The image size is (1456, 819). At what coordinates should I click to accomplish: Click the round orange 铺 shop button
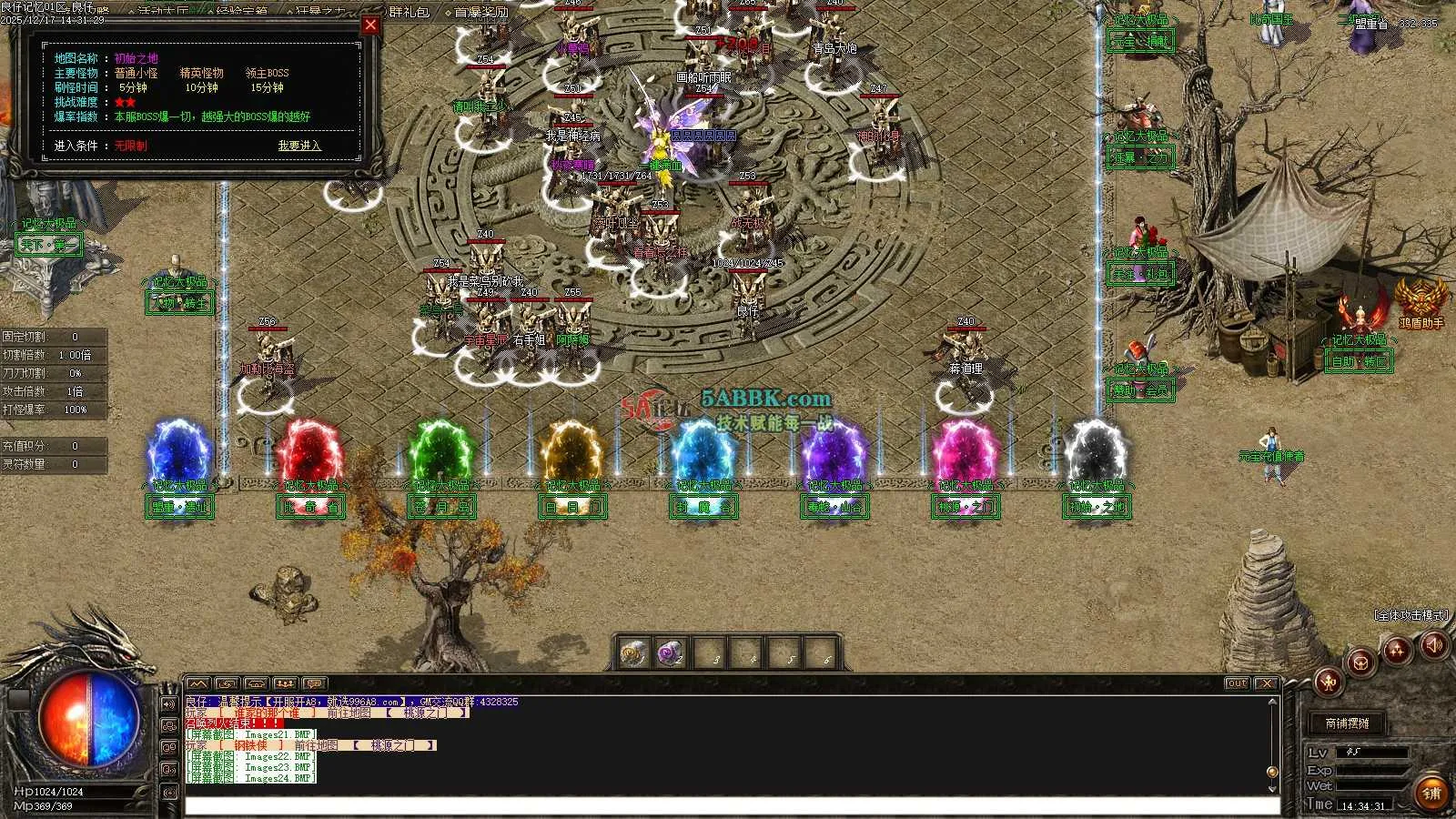1431,794
